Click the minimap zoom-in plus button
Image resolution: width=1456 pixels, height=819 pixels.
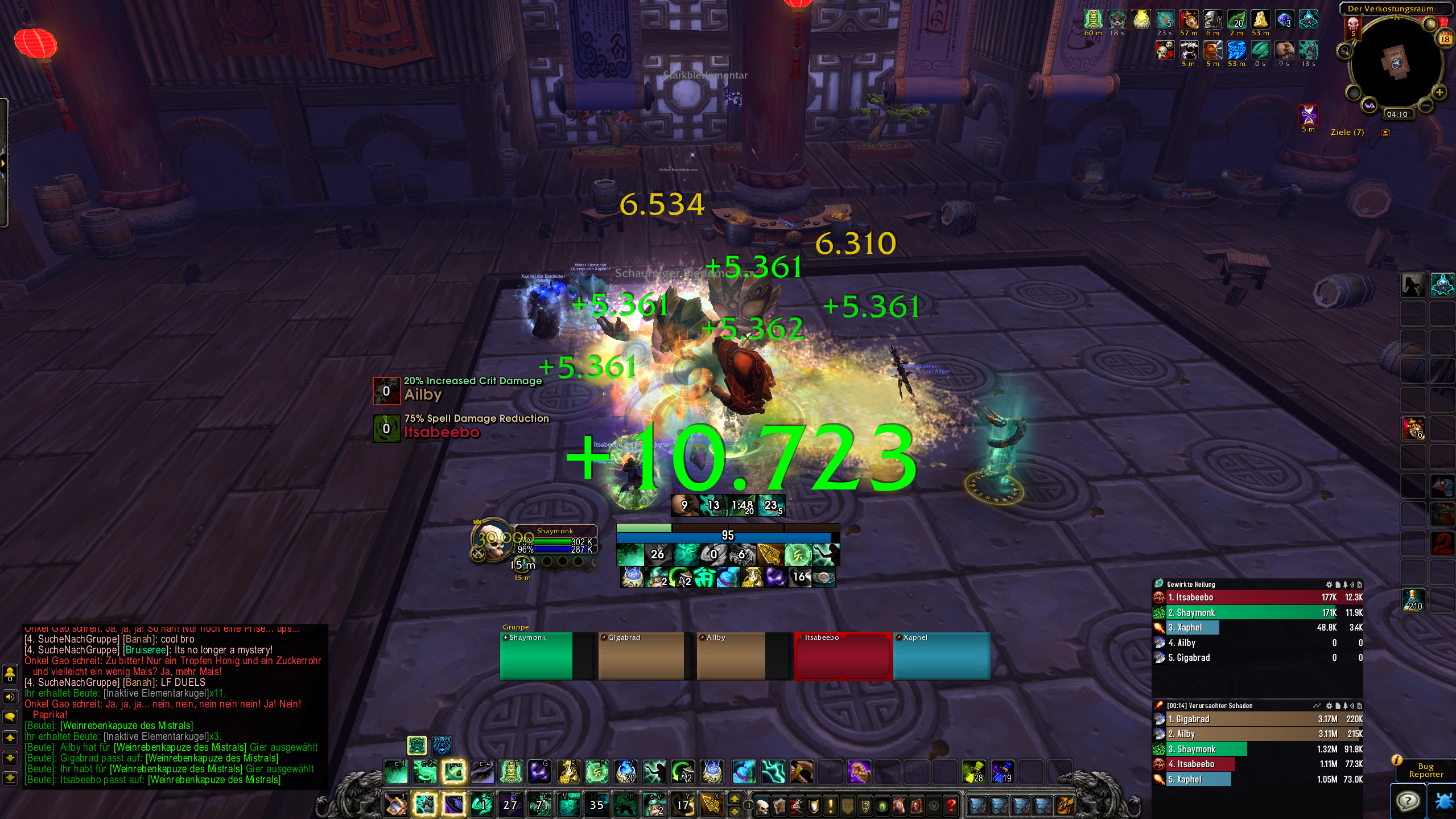tap(1439, 92)
